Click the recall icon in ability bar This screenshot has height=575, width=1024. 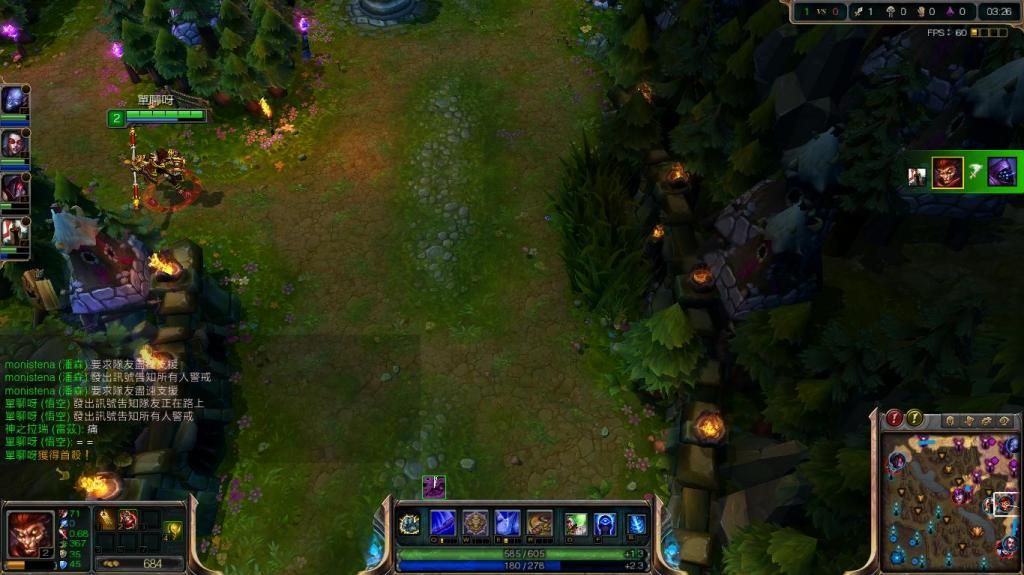coord(637,524)
